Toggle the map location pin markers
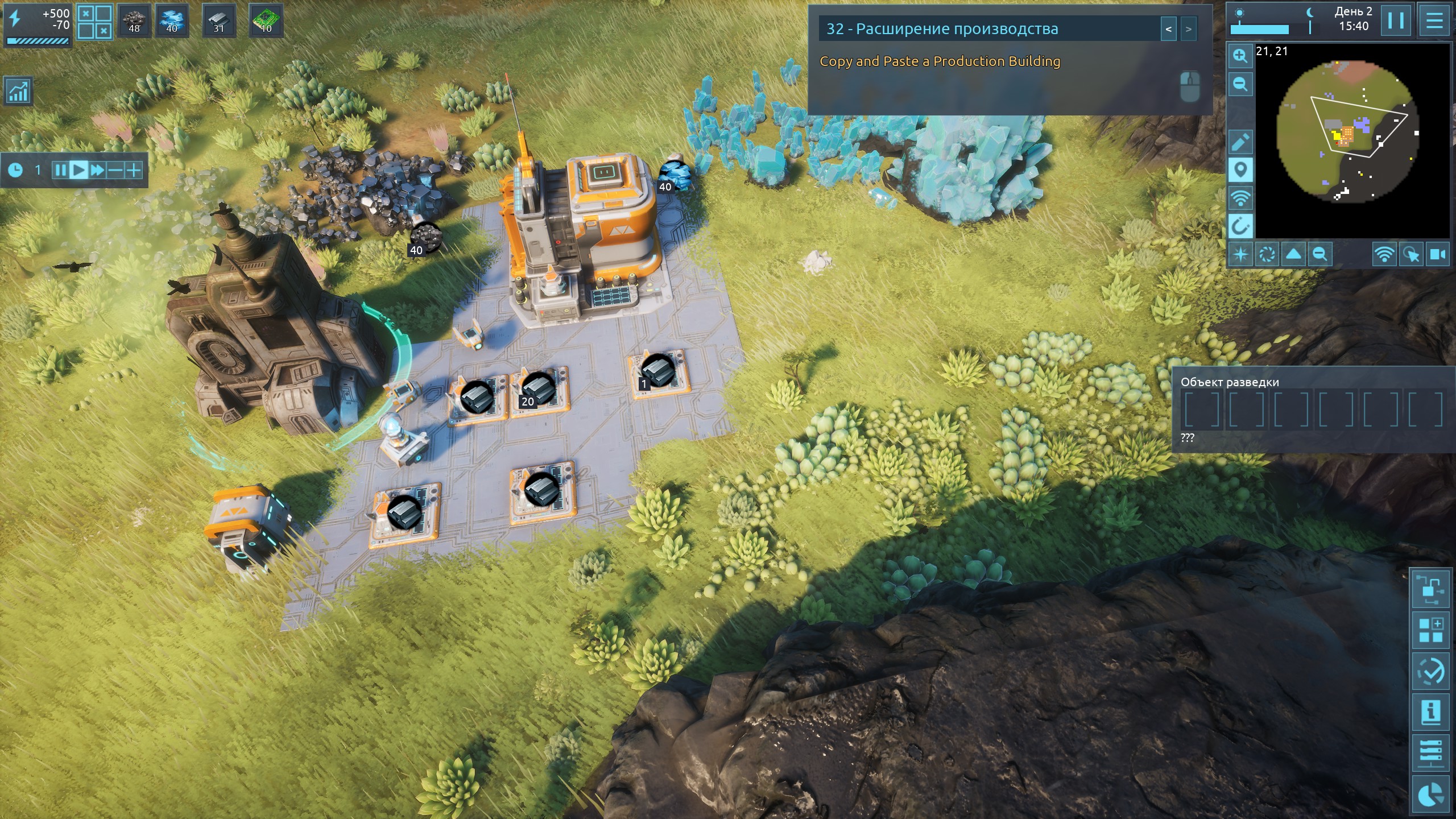This screenshot has width=1456, height=819. tap(1240, 170)
